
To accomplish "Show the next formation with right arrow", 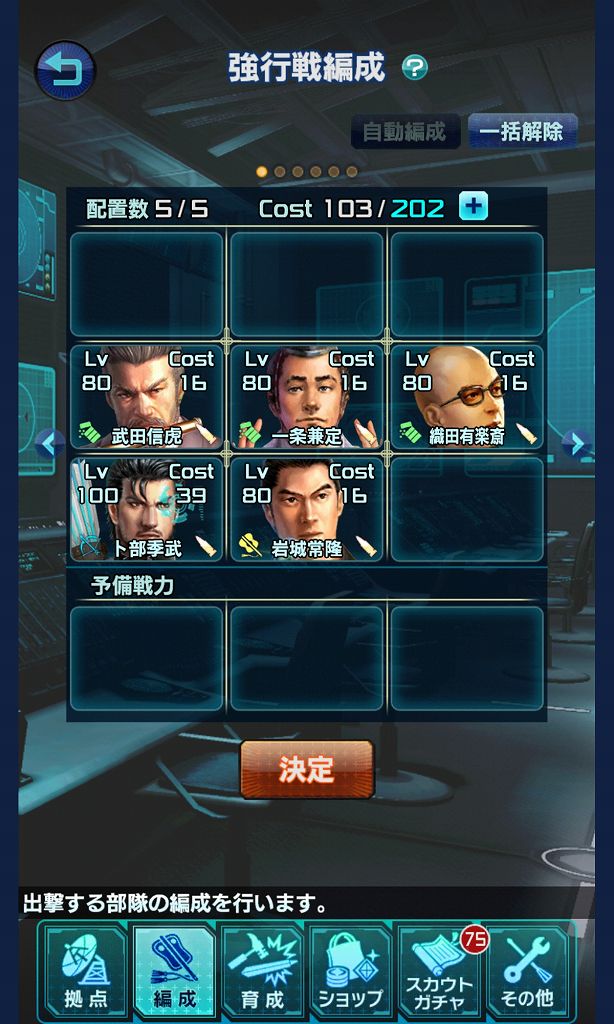I will pyautogui.click(x=574, y=443).
